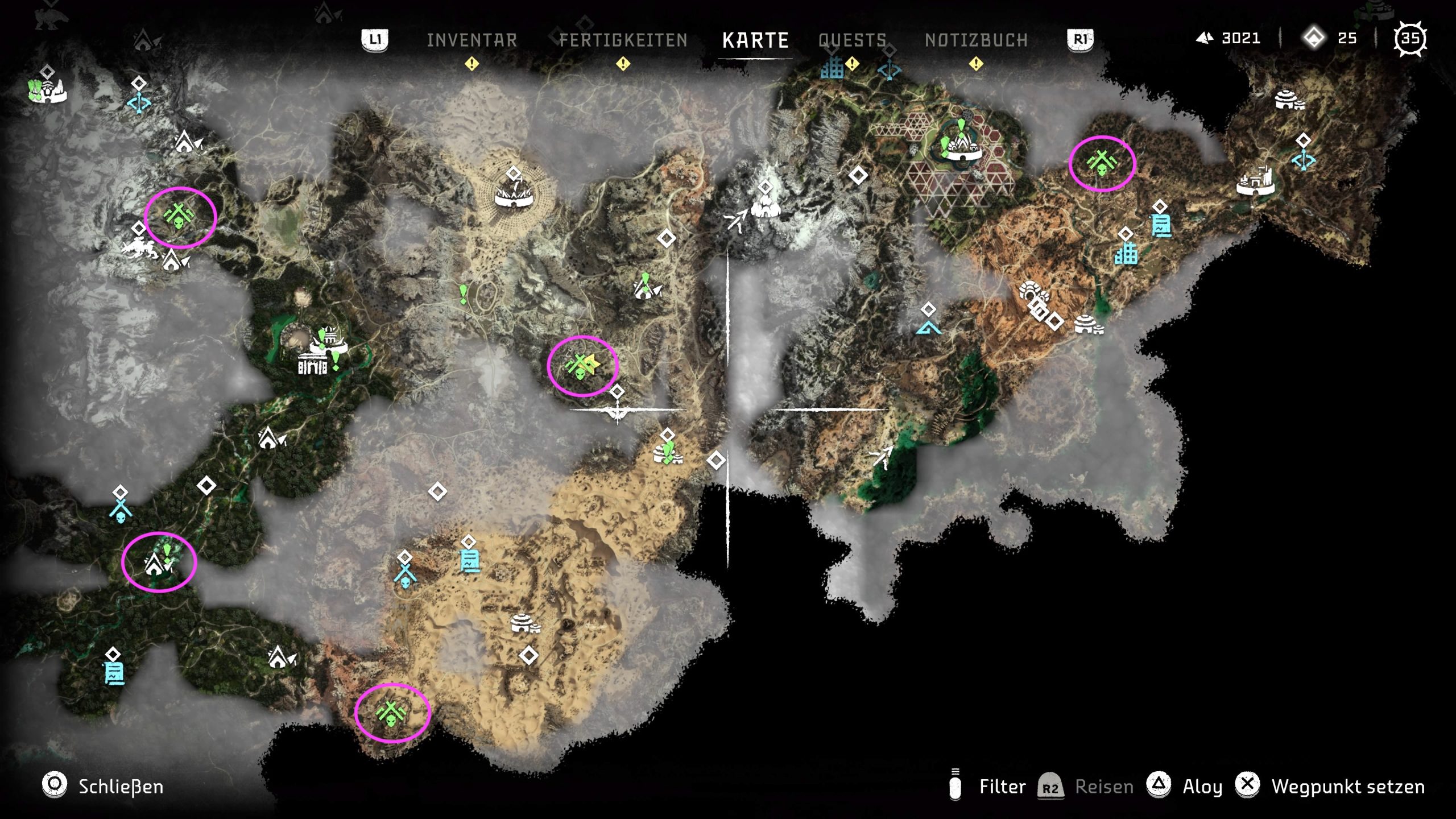Go to the Quests tab
Image resolution: width=1456 pixels, height=819 pixels.
852,40
